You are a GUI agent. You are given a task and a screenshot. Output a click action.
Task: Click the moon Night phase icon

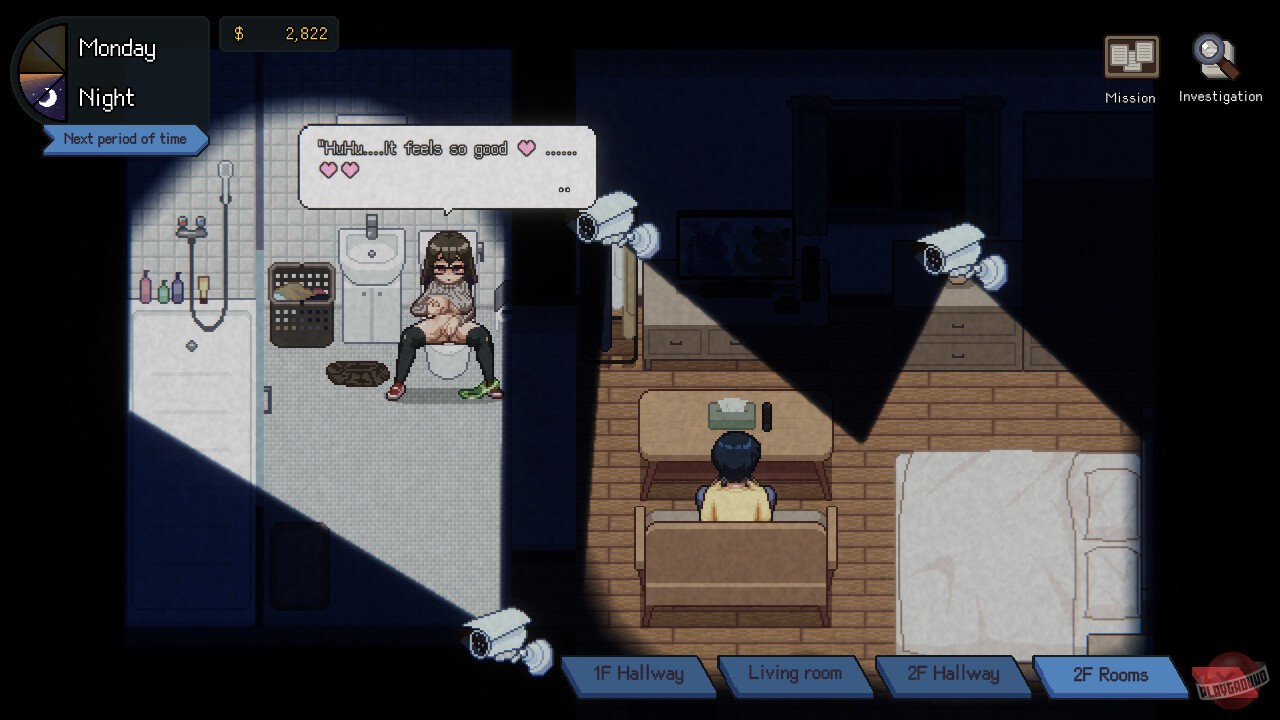coord(50,97)
